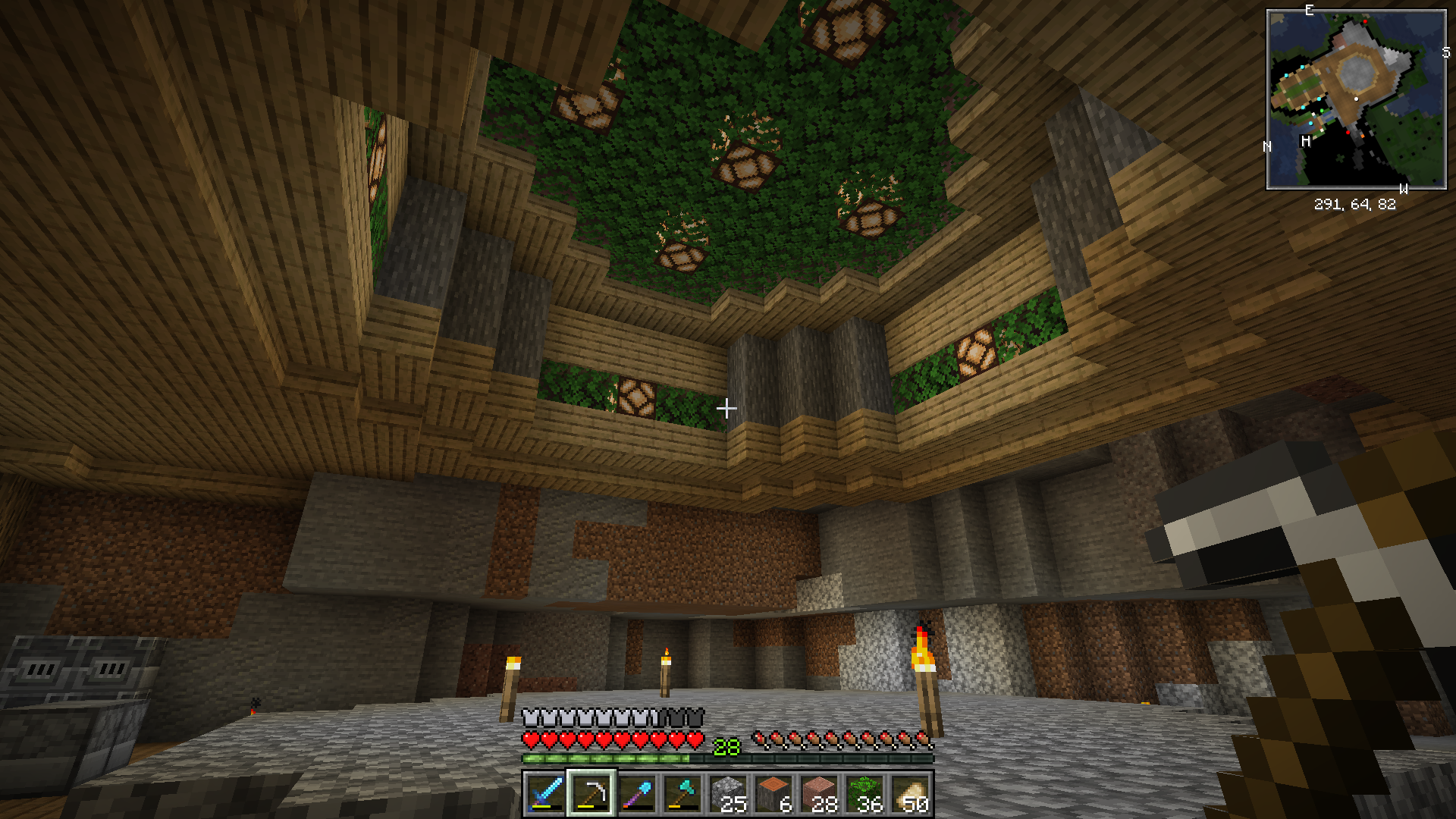Pick the wood log stack of 6
This screenshot has height=819, width=1456.
(774, 794)
